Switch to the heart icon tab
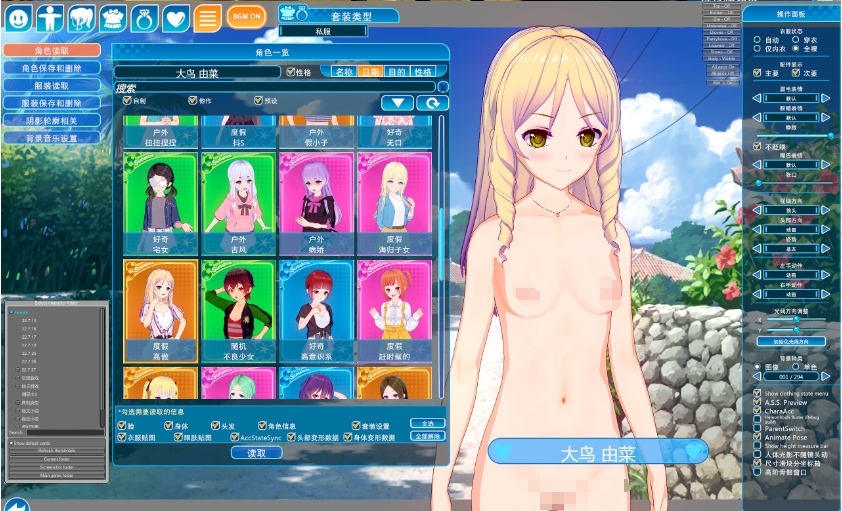 tap(176, 17)
